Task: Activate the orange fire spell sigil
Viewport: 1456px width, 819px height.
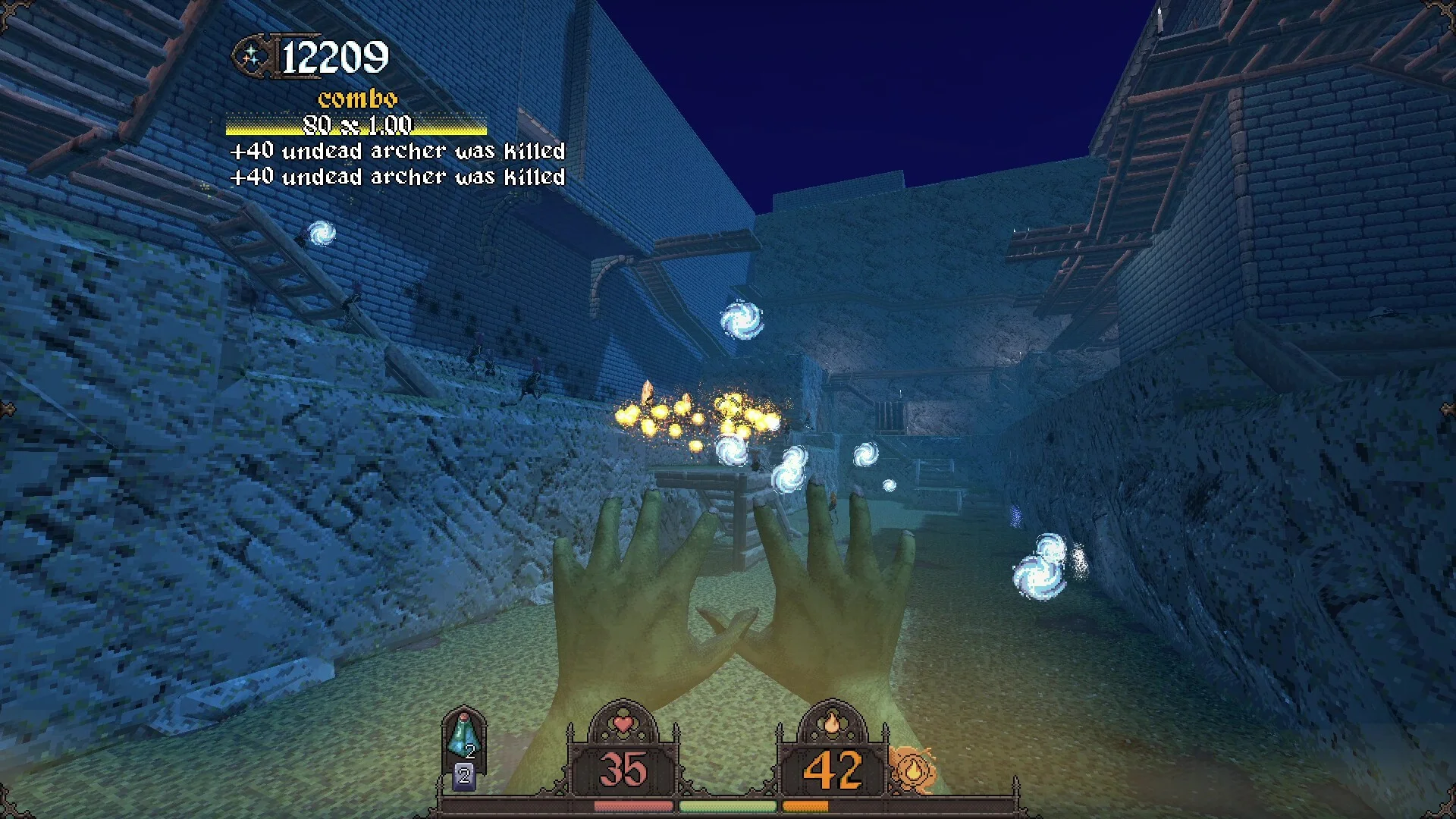Action: (x=912, y=768)
